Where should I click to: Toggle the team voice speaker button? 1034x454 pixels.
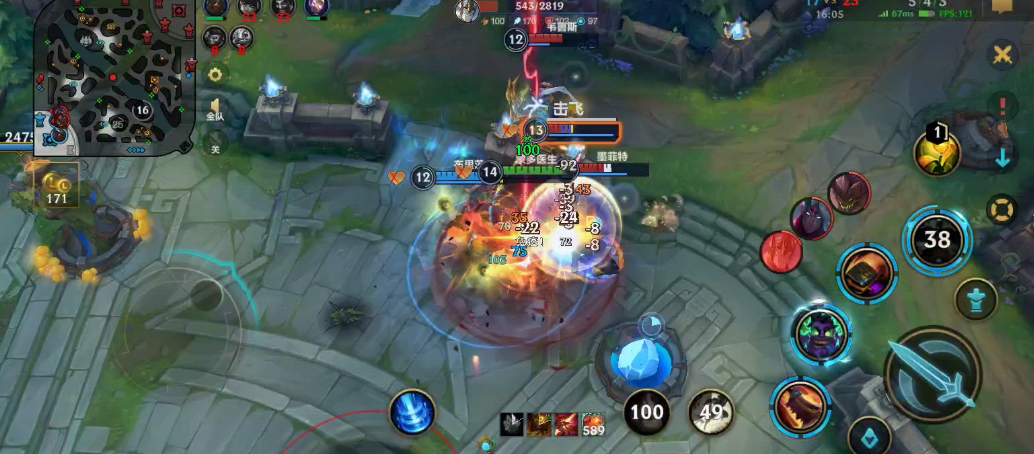coord(215,109)
